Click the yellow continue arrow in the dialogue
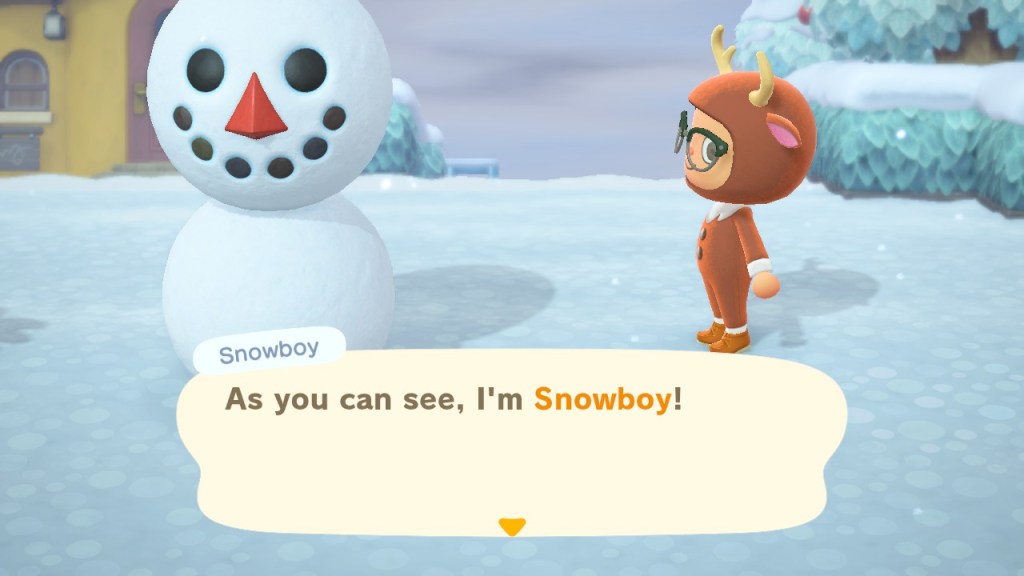1024x576 pixels. coord(512,526)
